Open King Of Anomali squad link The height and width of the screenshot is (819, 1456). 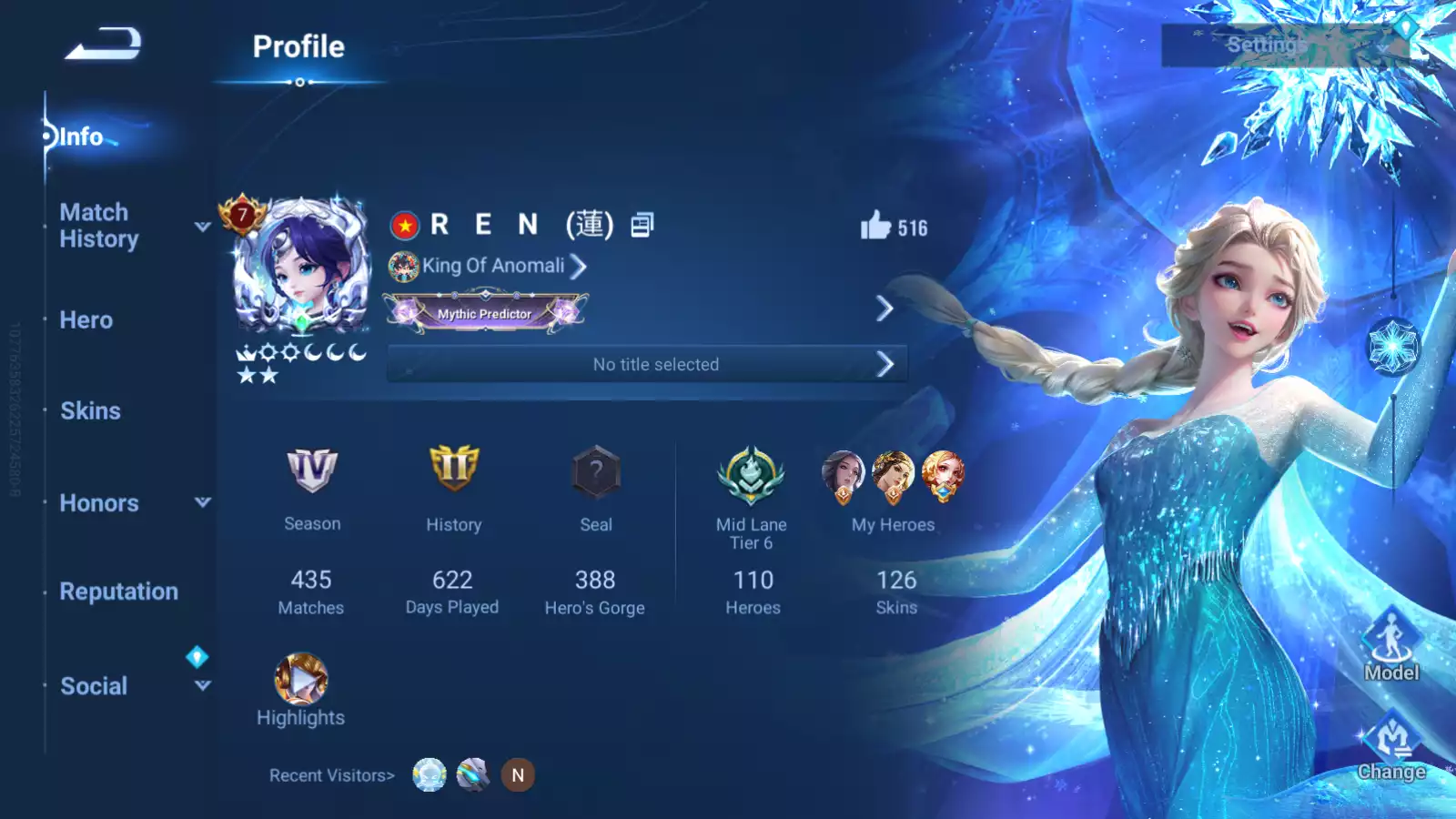(x=493, y=266)
